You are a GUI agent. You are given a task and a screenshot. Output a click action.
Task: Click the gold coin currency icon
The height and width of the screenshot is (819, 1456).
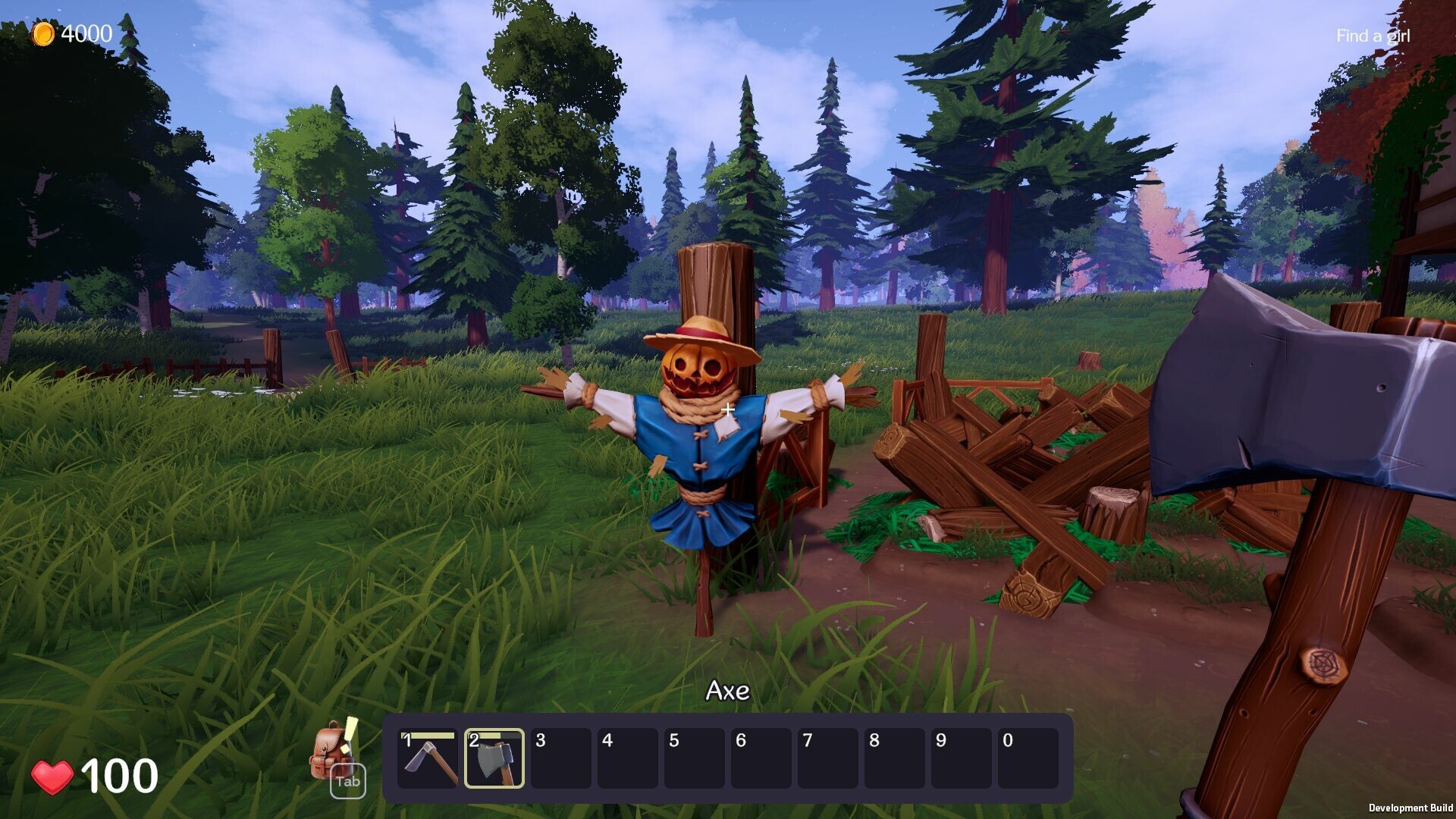pos(45,32)
